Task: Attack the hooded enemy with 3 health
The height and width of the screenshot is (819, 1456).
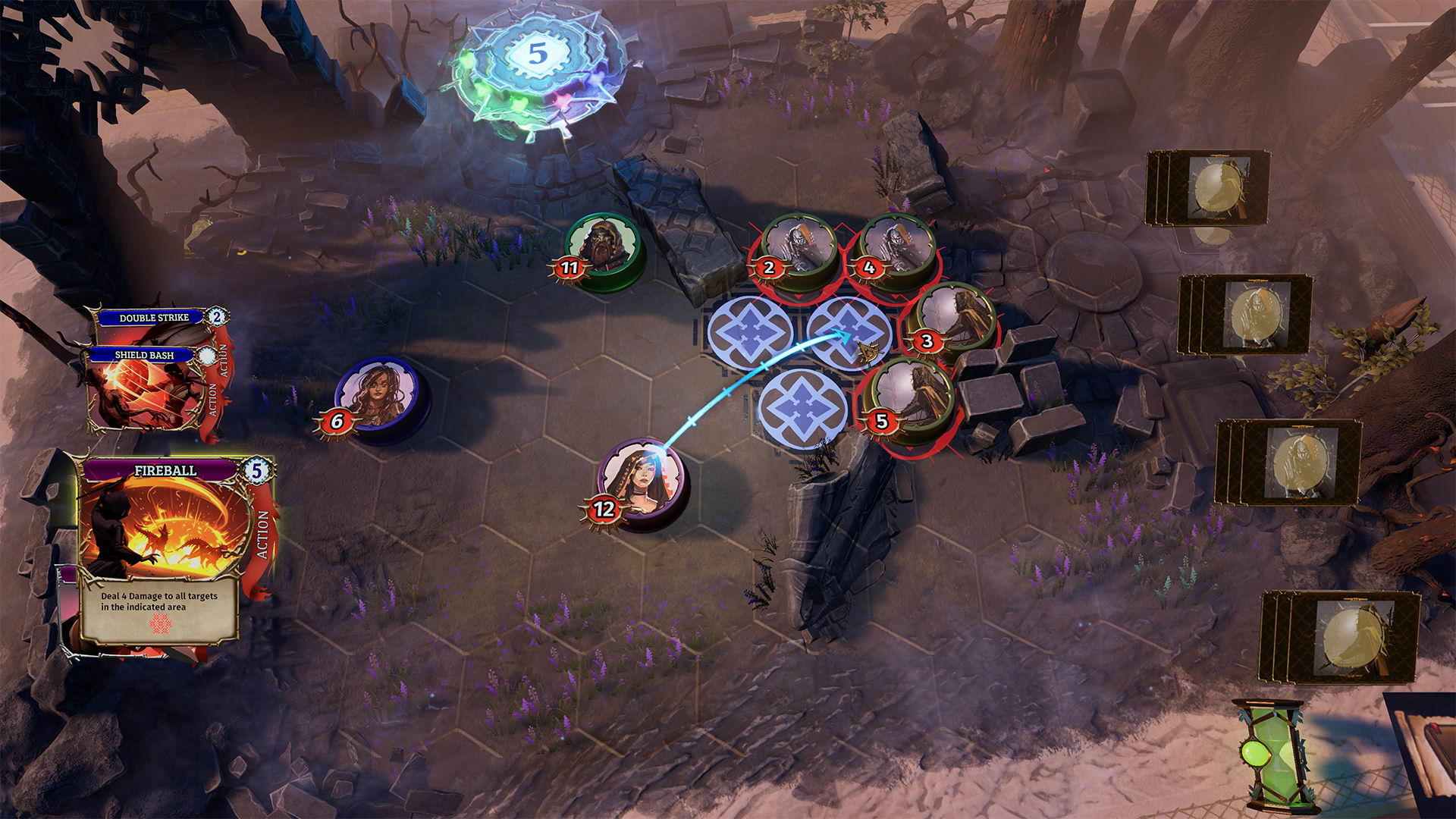Action: pyautogui.click(x=951, y=319)
